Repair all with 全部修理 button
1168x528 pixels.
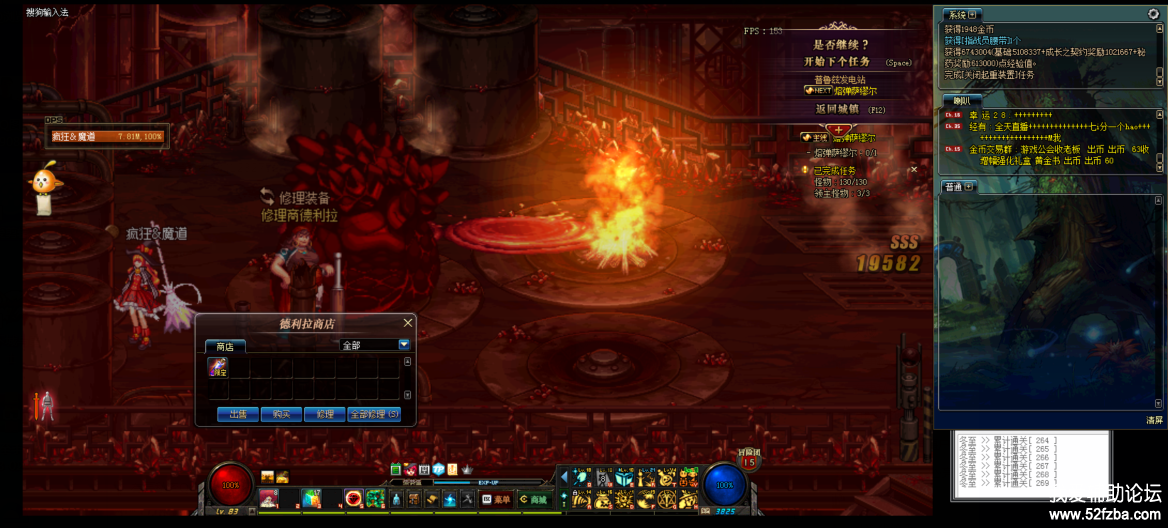(374, 414)
